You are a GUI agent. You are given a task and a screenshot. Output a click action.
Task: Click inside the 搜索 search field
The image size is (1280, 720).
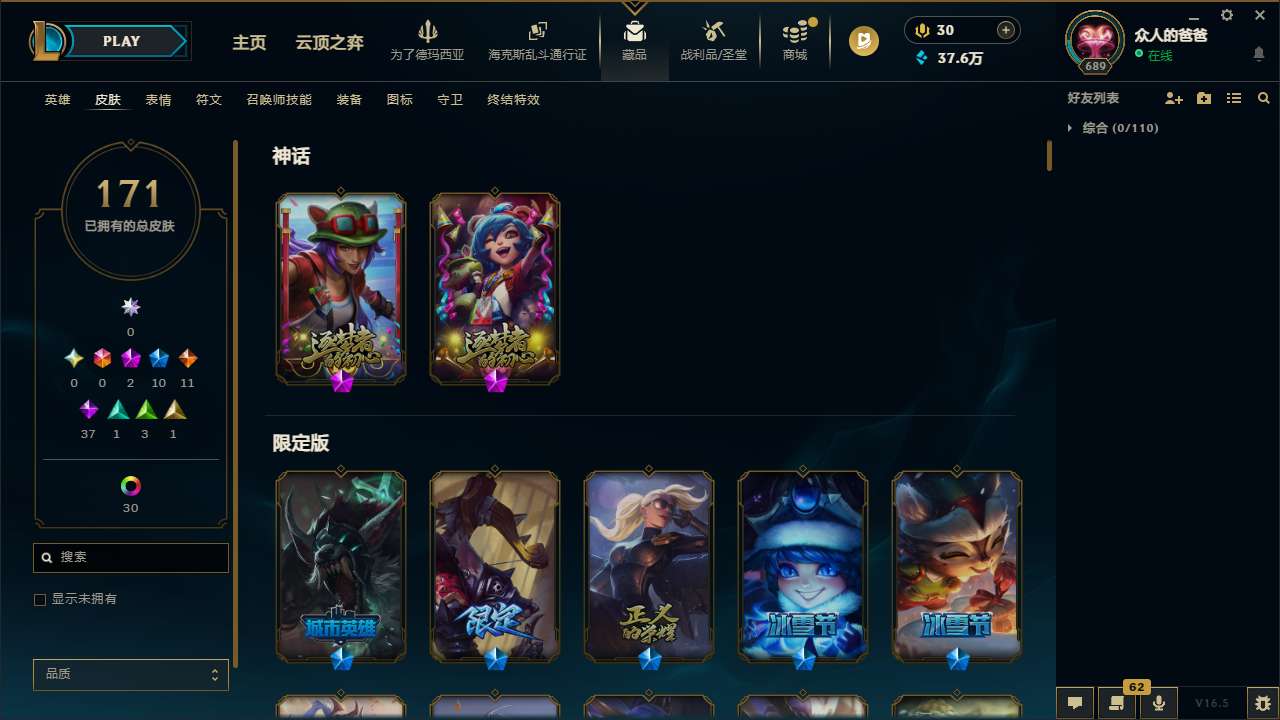tap(130, 557)
